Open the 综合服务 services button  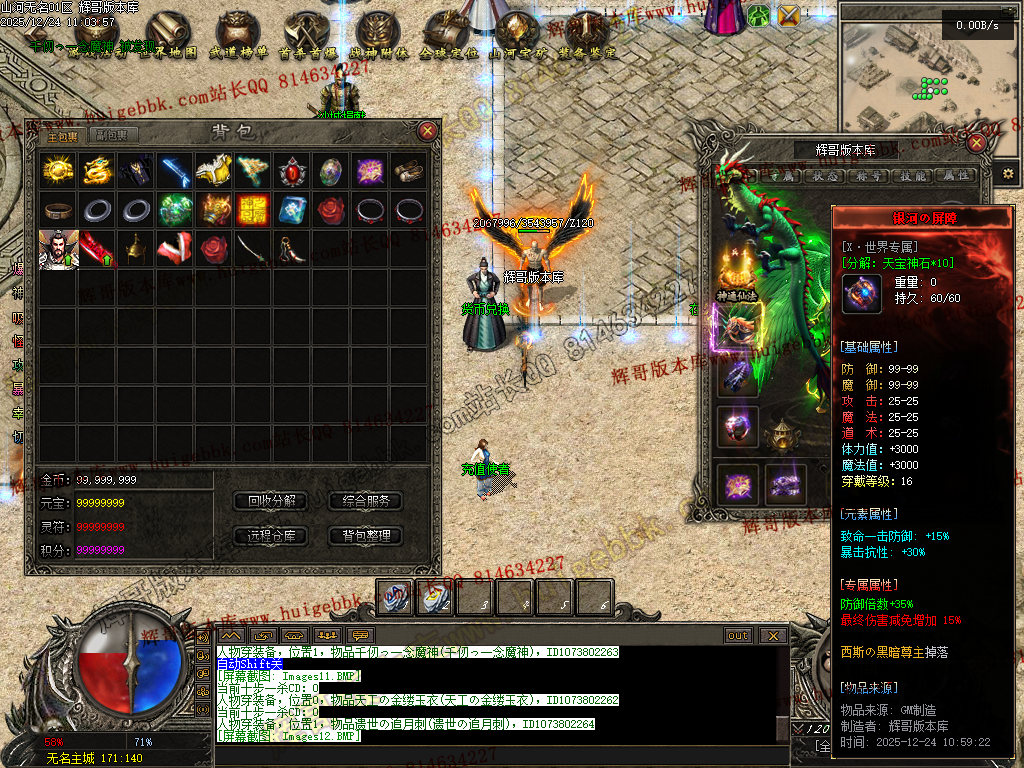365,501
